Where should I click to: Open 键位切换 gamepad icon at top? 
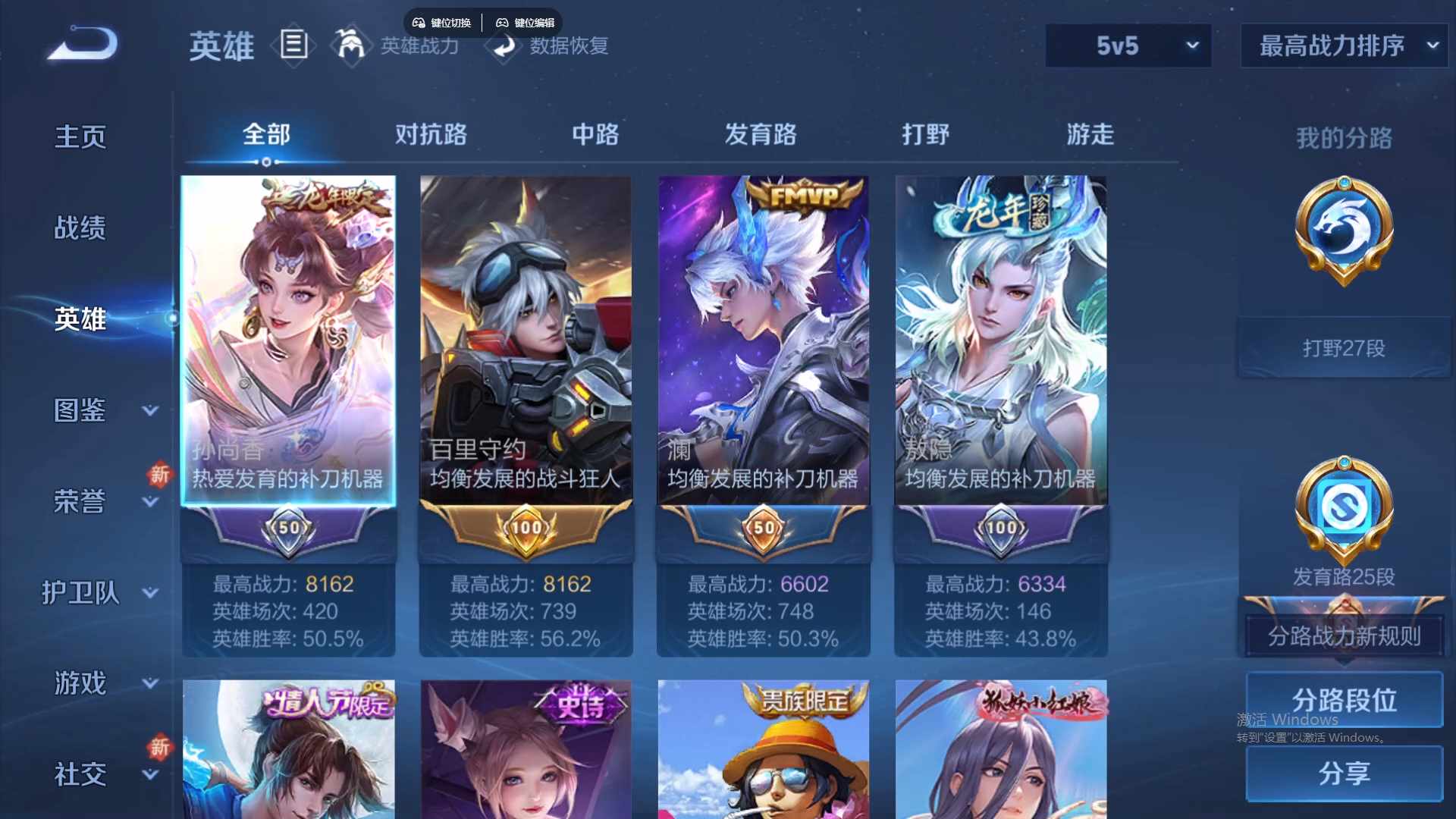(418, 22)
